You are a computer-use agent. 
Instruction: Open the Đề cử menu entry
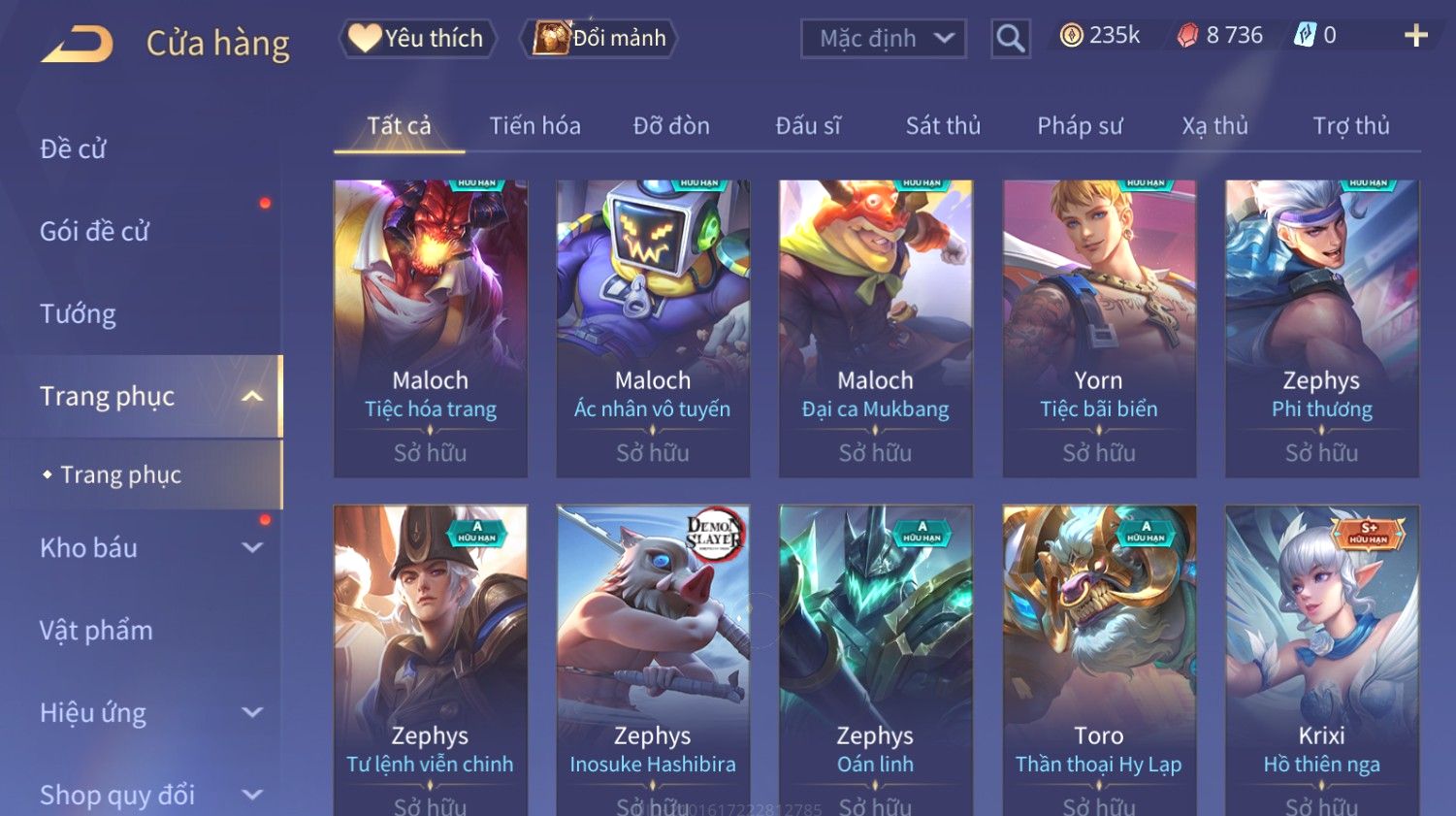click(x=74, y=149)
